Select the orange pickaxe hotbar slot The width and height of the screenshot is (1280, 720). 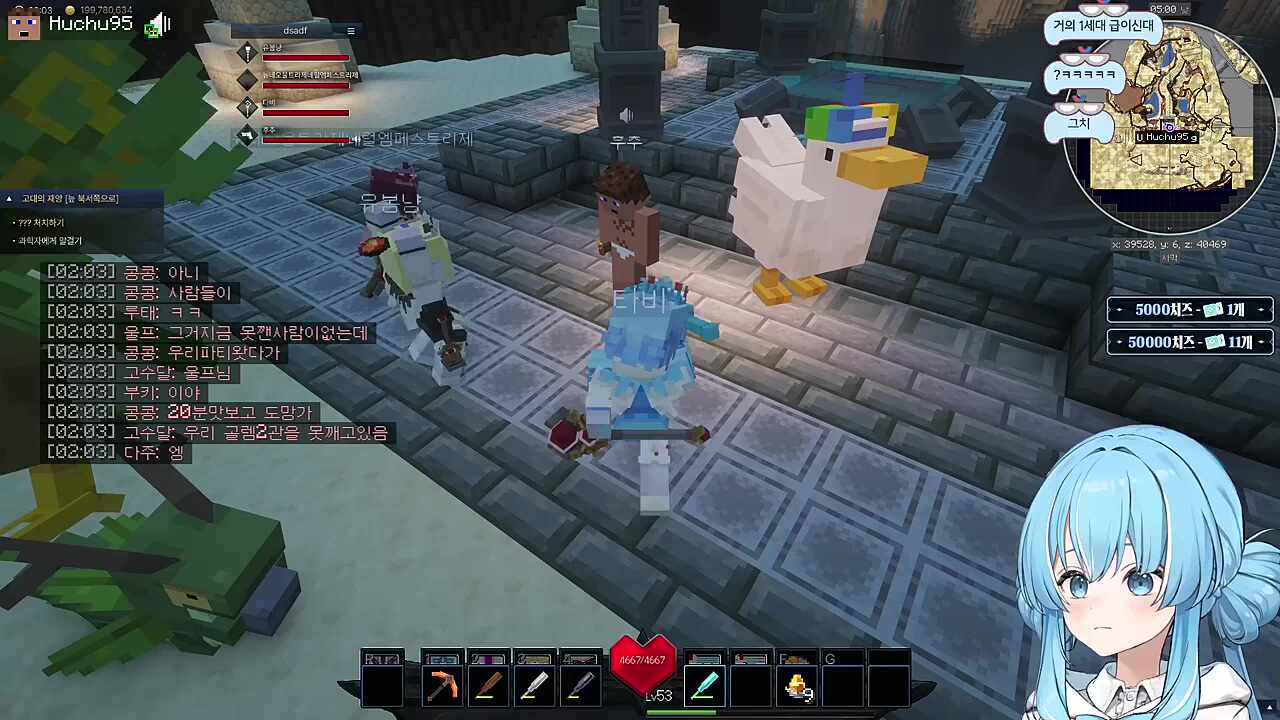442,687
